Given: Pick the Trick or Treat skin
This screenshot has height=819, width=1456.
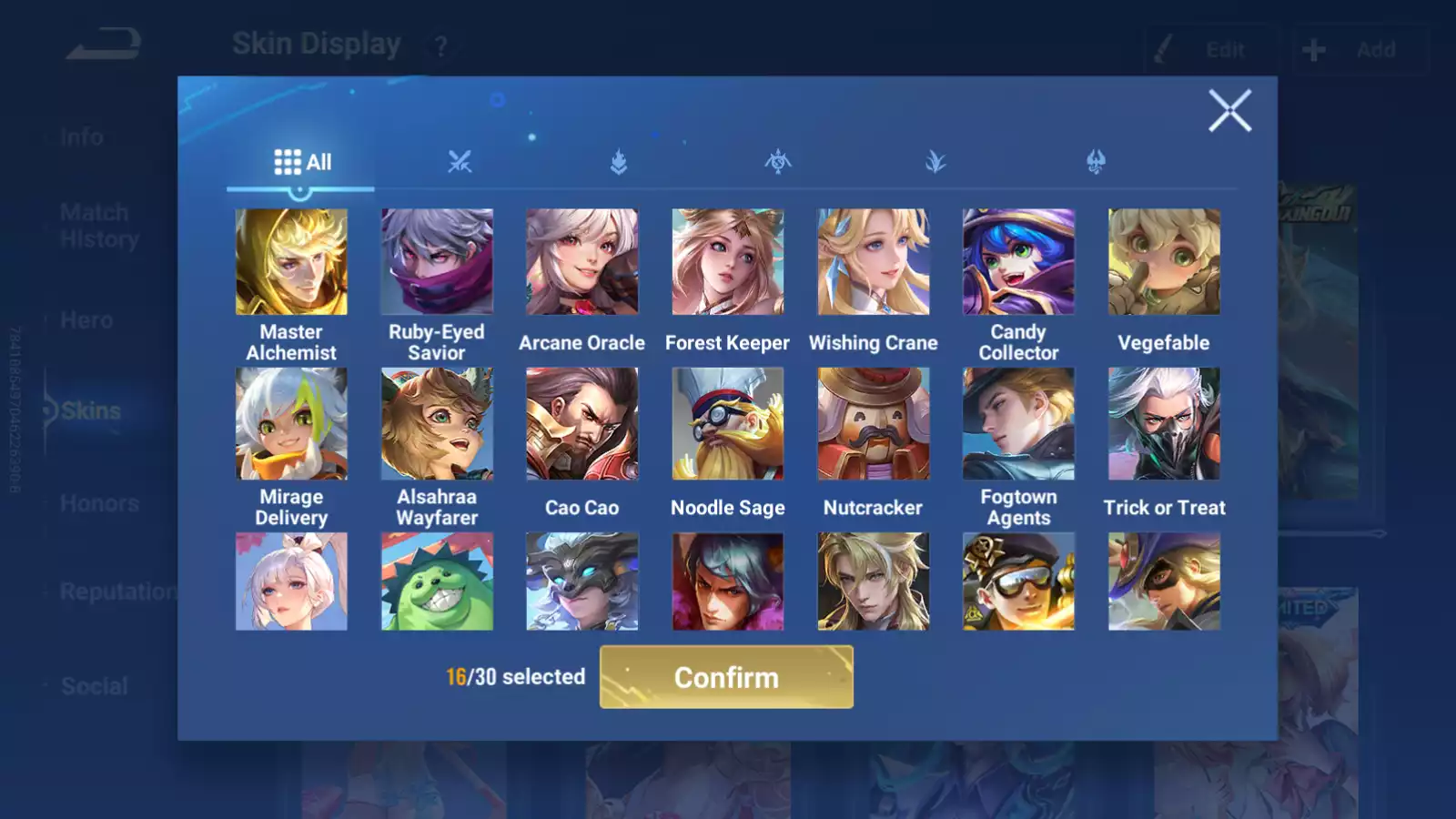Looking at the screenshot, I should click(1164, 423).
